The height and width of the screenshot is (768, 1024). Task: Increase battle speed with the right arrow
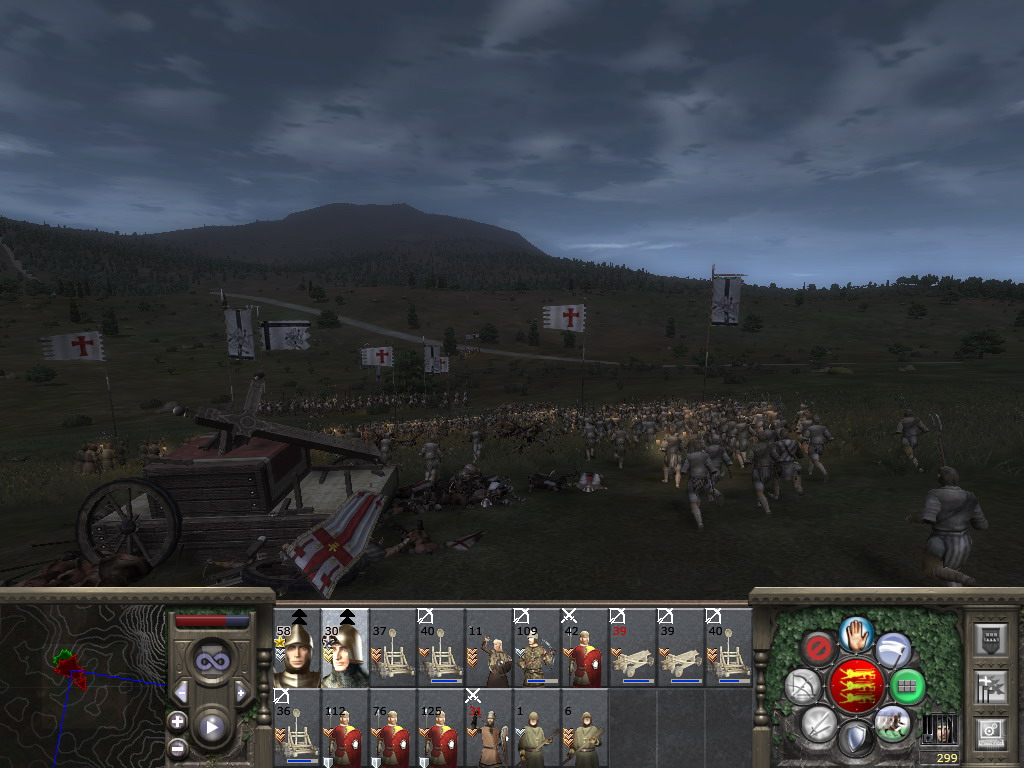tap(241, 692)
